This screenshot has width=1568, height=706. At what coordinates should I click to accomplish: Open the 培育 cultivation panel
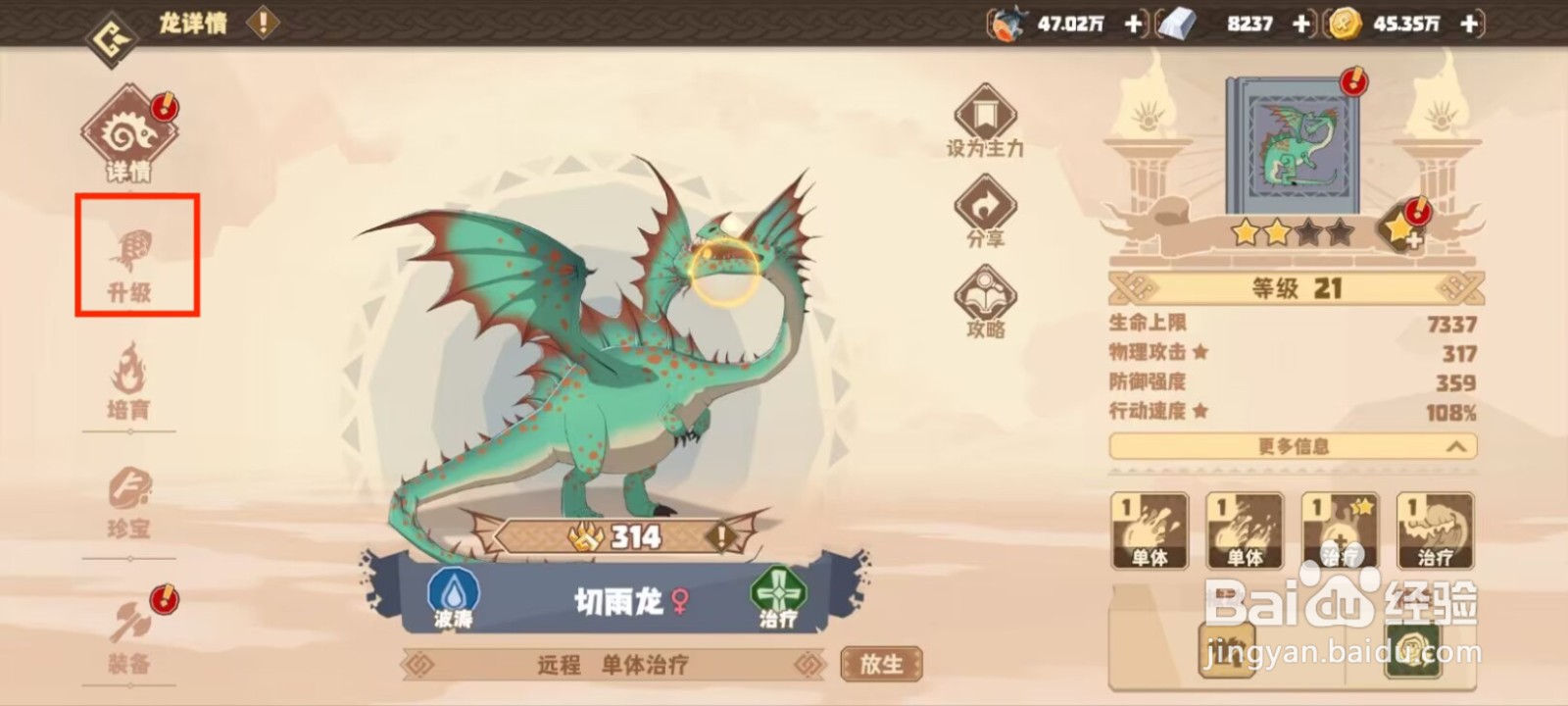pos(129,382)
